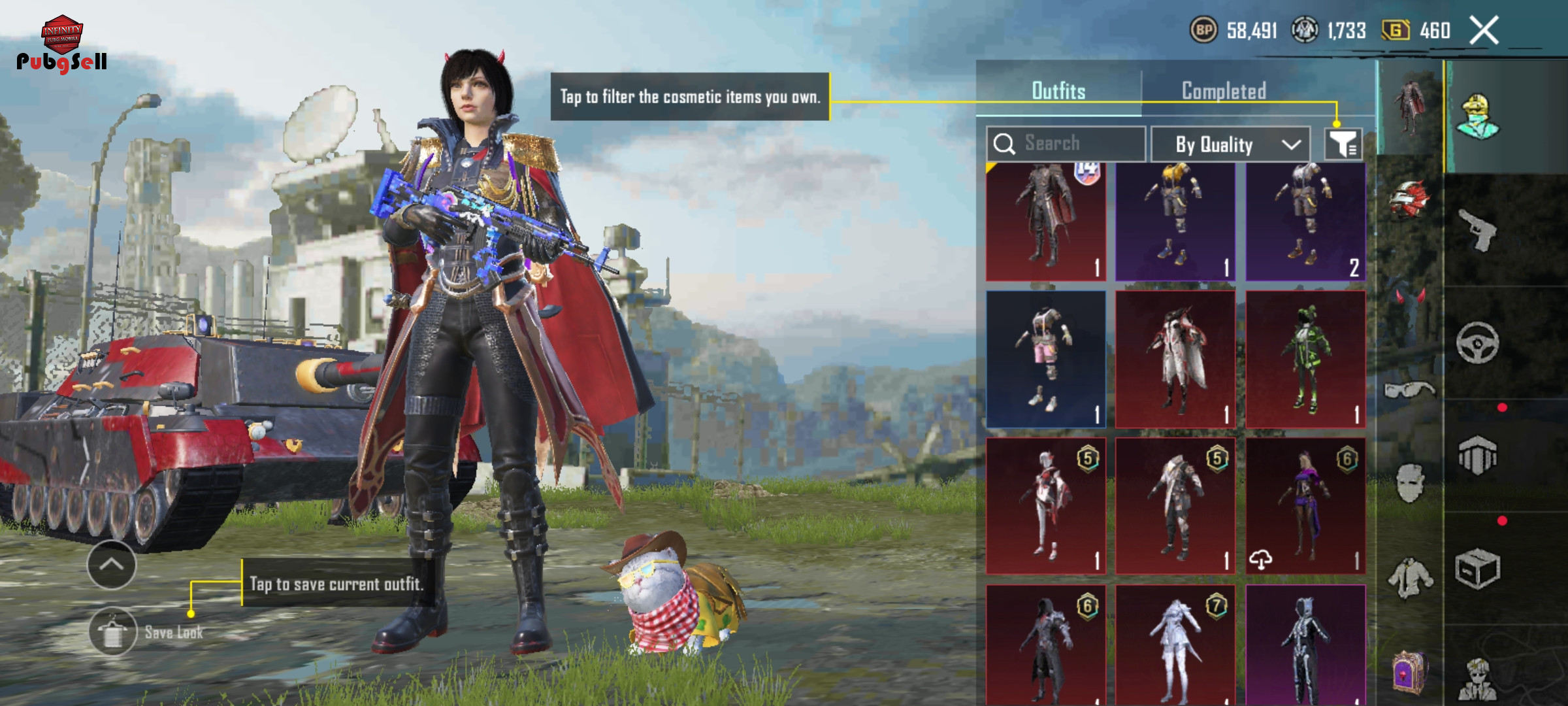Select the Outfits tab
Viewport: 1568px width, 706px height.
tap(1058, 91)
